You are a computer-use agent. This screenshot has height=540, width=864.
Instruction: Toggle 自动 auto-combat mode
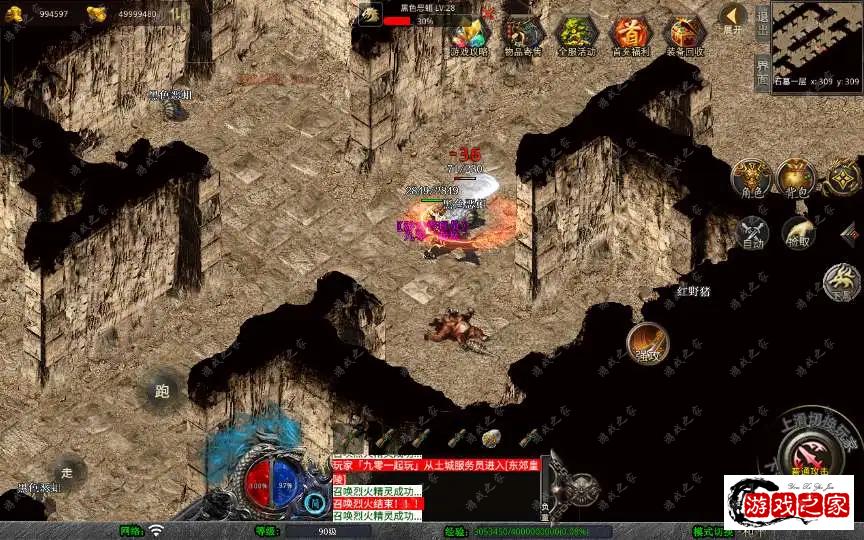click(751, 233)
